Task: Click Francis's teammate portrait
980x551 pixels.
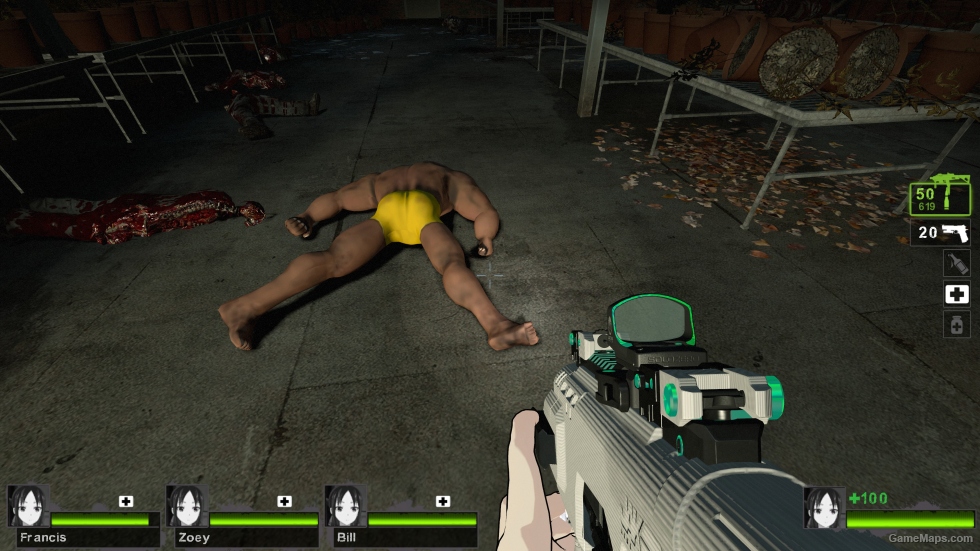Action: [28, 506]
